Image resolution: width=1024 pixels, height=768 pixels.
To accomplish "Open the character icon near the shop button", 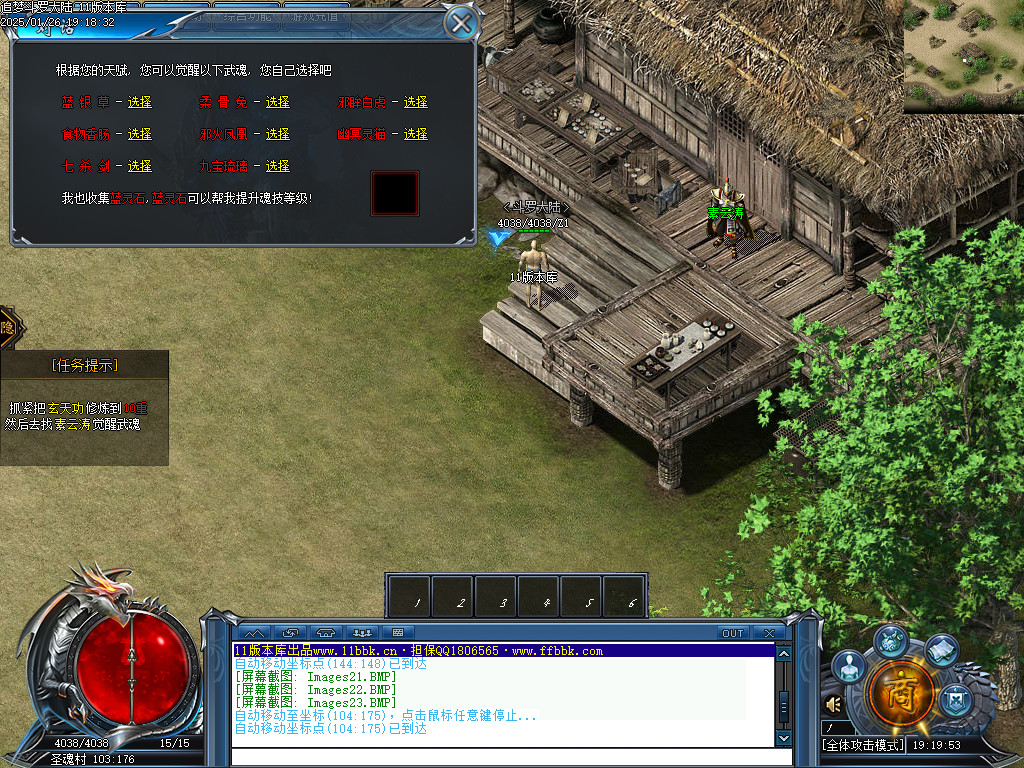I will 848,666.
